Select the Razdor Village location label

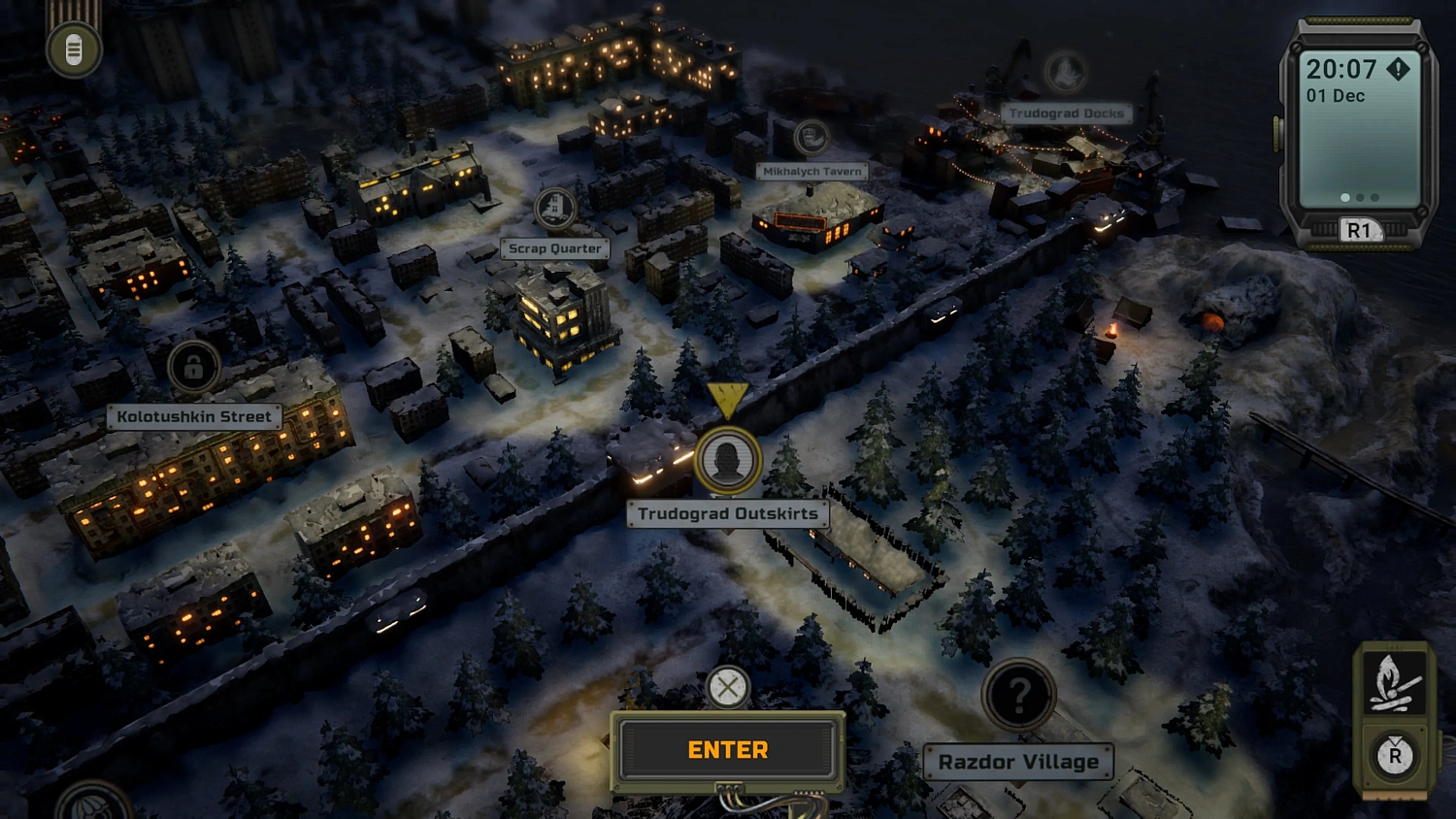tap(1018, 762)
